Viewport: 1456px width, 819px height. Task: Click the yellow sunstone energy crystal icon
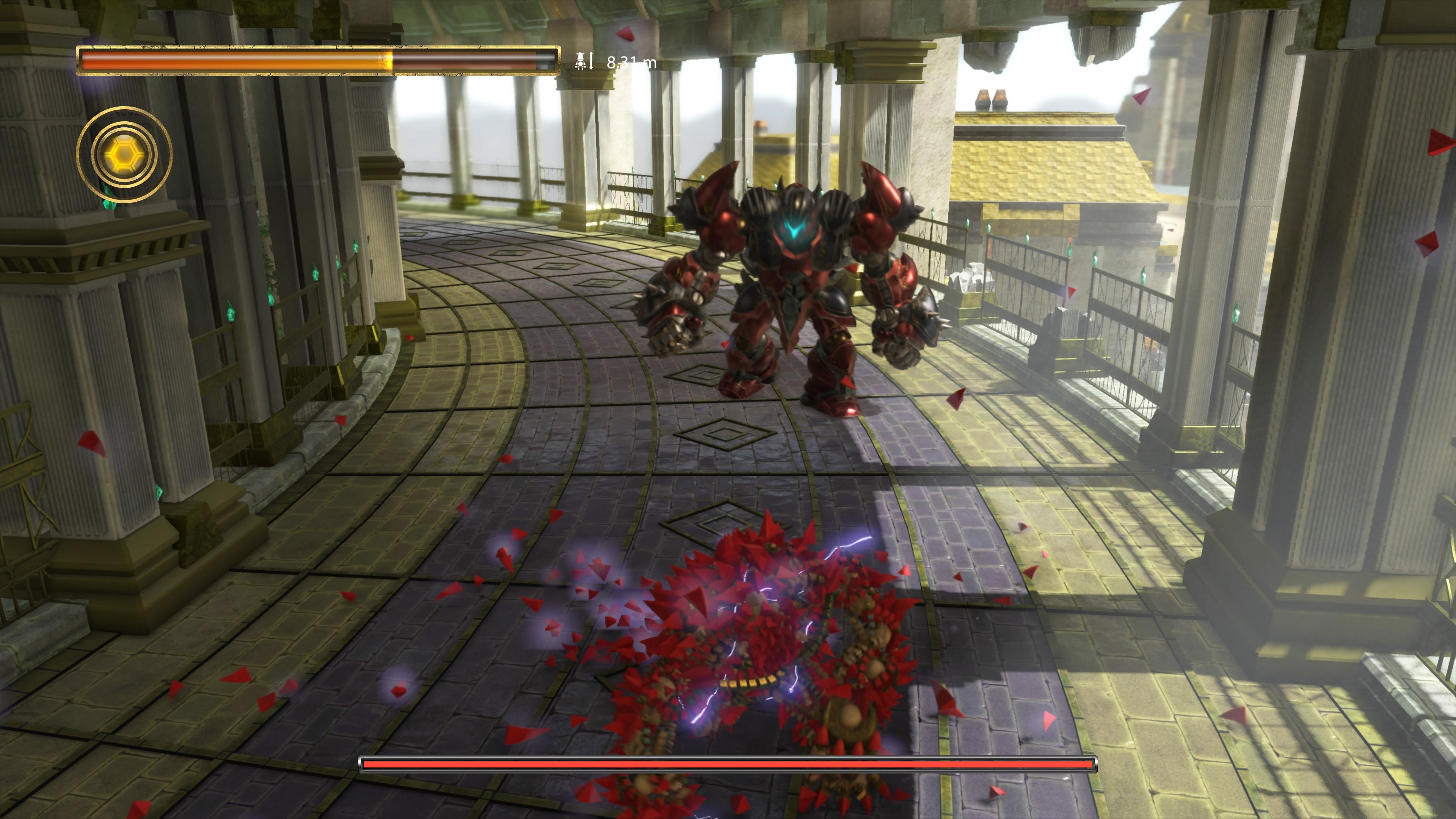click(x=126, y=154)
